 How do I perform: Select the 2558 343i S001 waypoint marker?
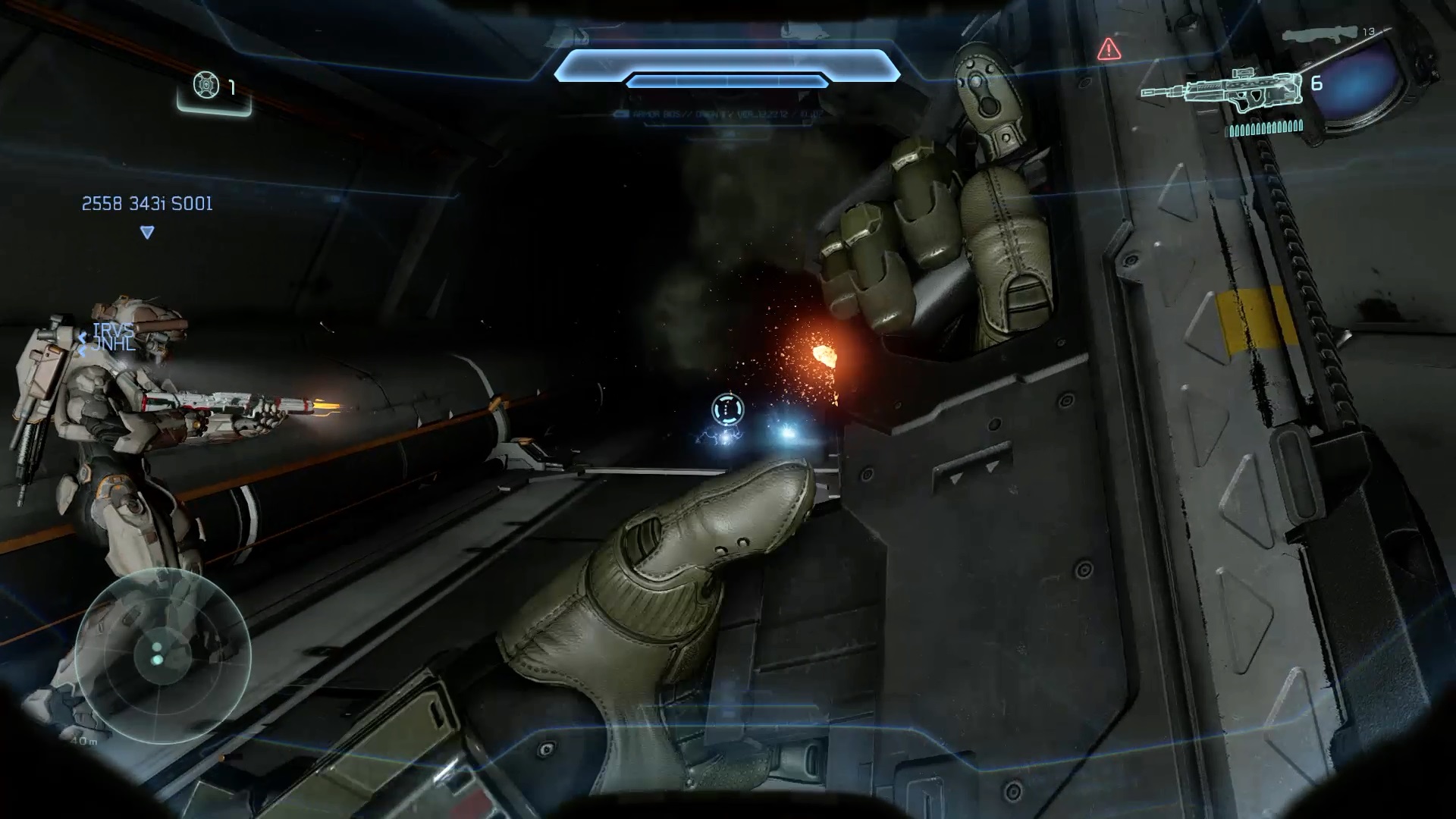(x=147, y=231)
